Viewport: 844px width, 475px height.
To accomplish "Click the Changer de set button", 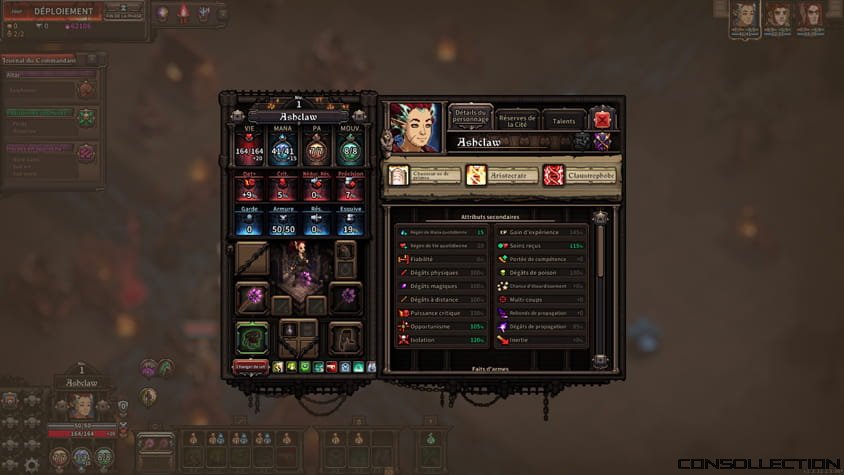I will pyautogui.click(x=250, y=366).
